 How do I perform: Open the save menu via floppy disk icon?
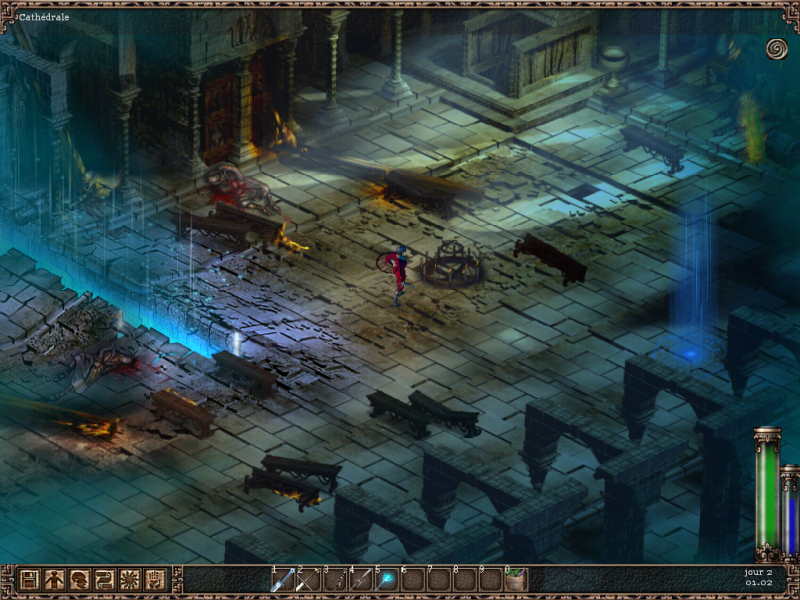click(29, 579)
